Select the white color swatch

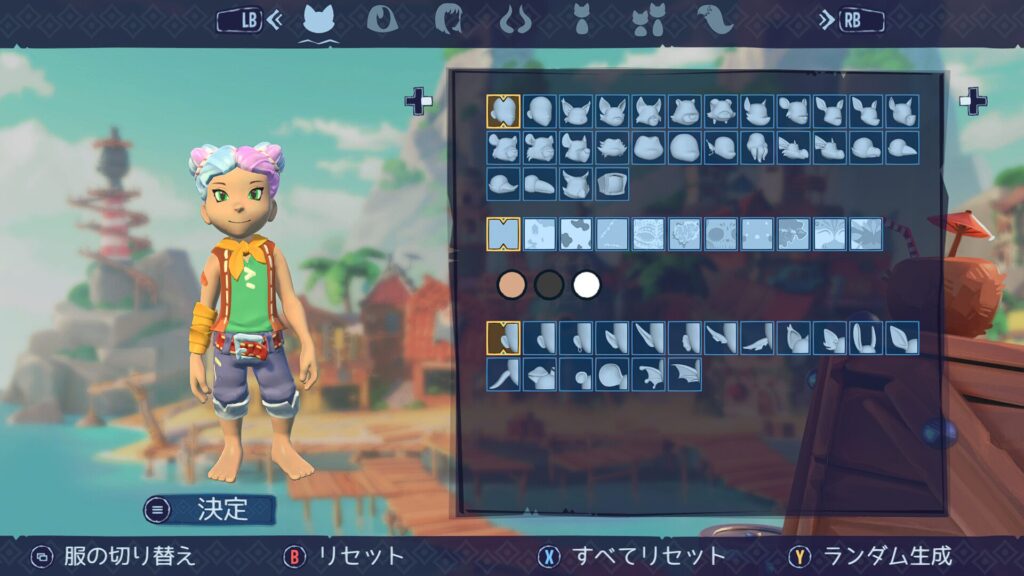[587, 285]
